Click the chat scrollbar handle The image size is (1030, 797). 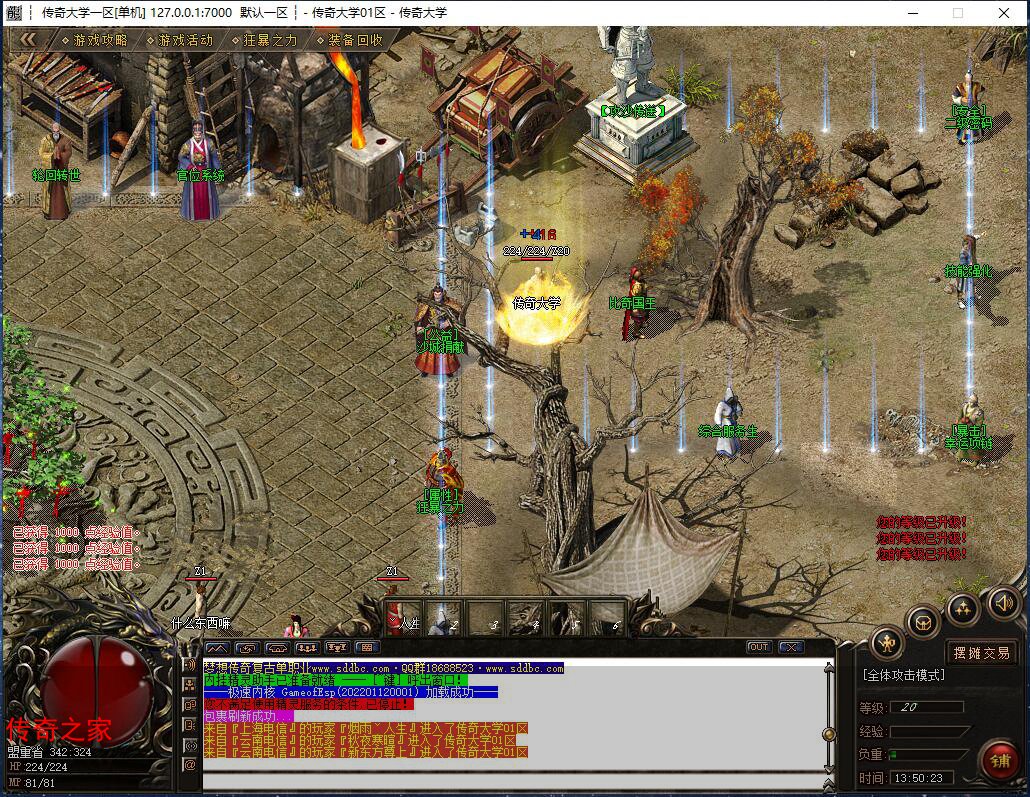click(x=828, y=734)
